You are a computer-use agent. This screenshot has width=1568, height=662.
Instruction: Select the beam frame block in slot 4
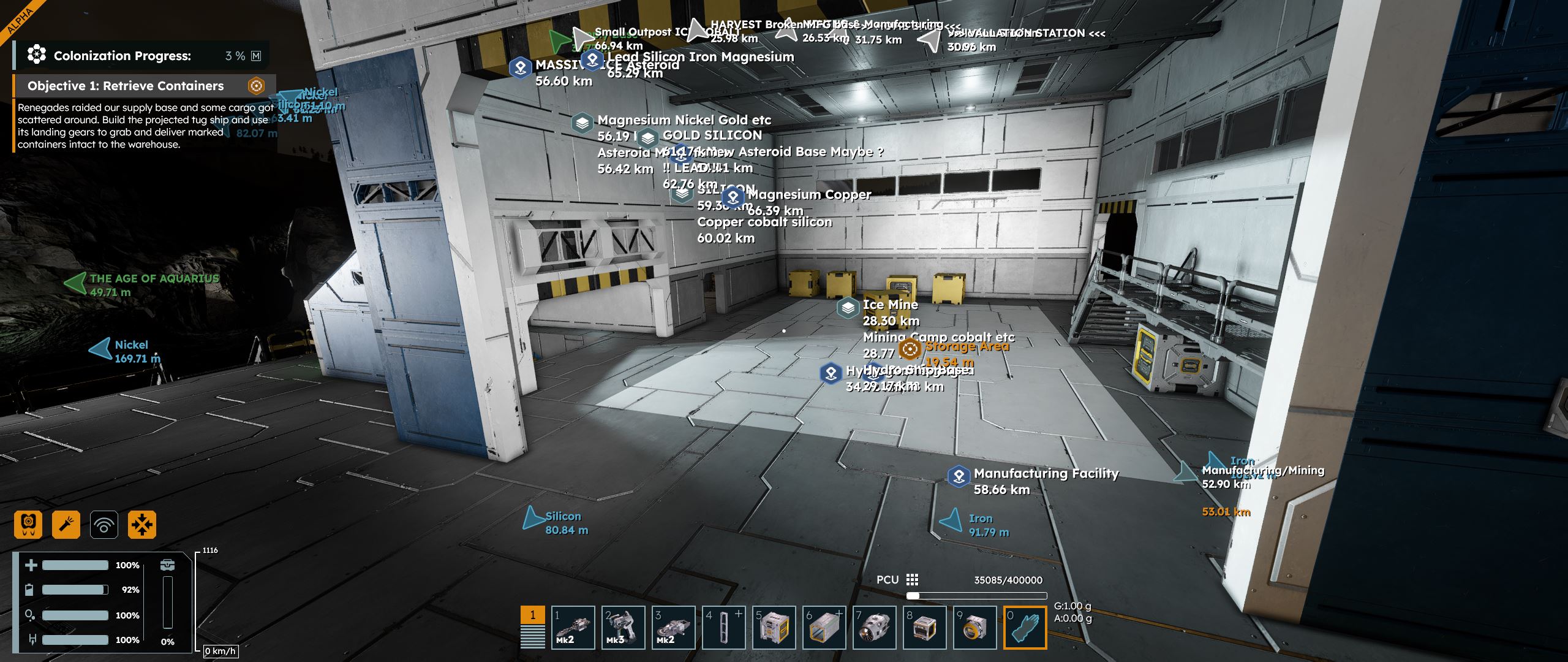tap(723, 627)
